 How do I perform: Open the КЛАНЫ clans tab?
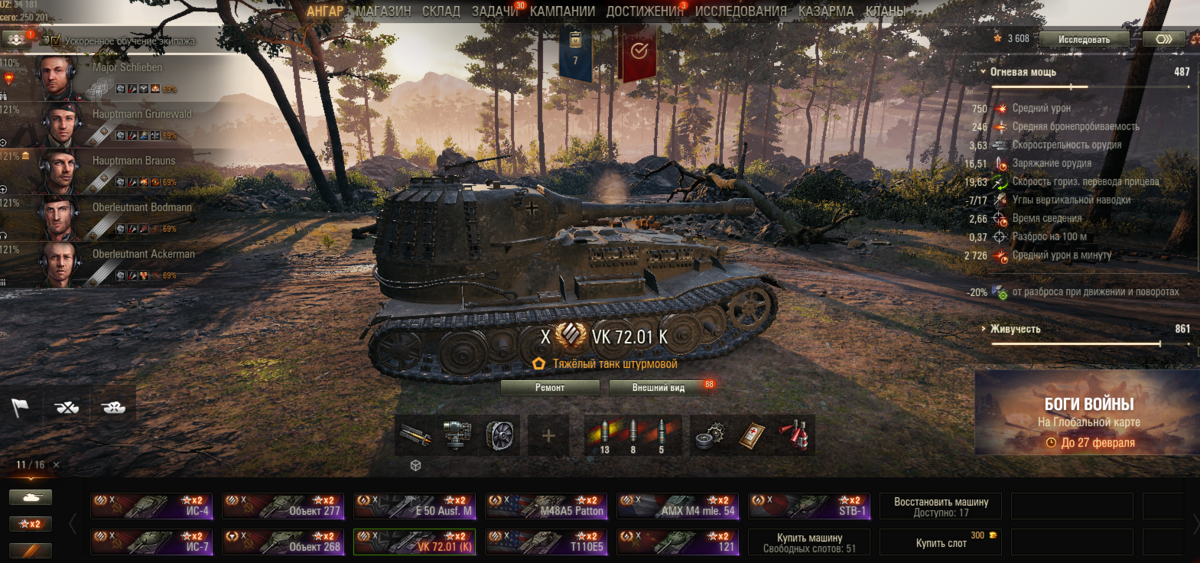[x=886, y=11]
